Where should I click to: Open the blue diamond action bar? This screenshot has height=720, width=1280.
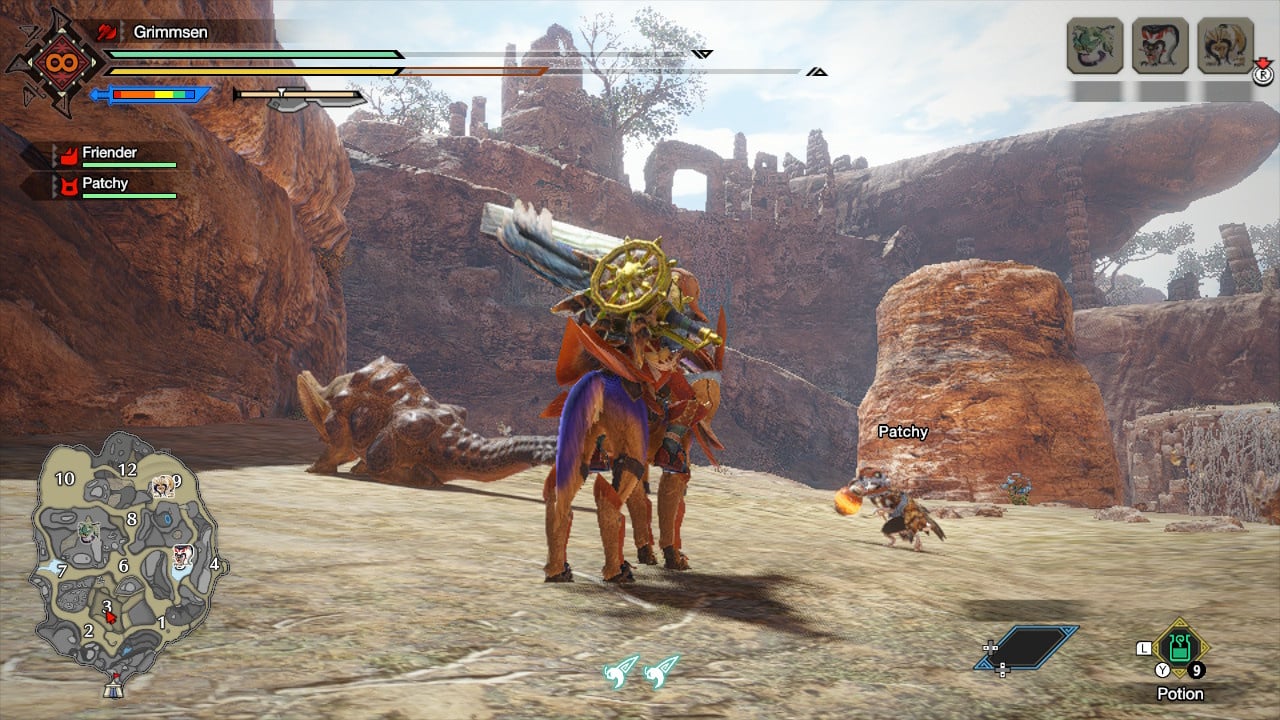tap(1027, 647)
